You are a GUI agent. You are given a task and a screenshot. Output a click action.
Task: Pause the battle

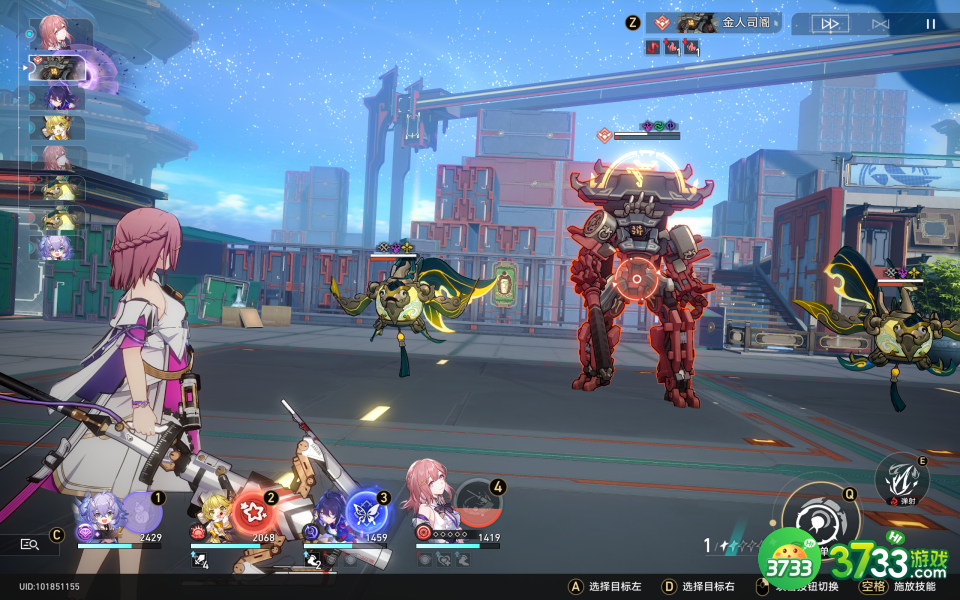[930, 24]
